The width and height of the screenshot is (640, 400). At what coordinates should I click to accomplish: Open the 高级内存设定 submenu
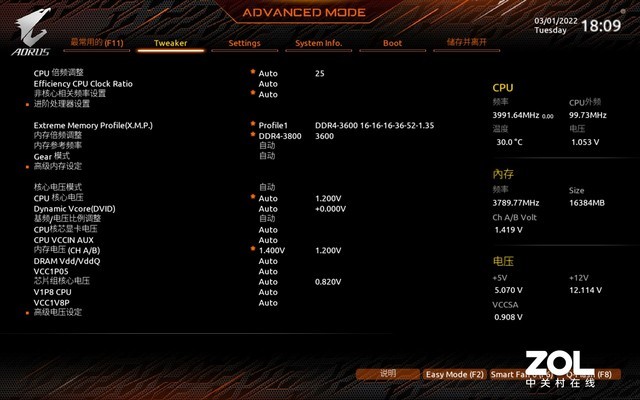coord(58,166)
